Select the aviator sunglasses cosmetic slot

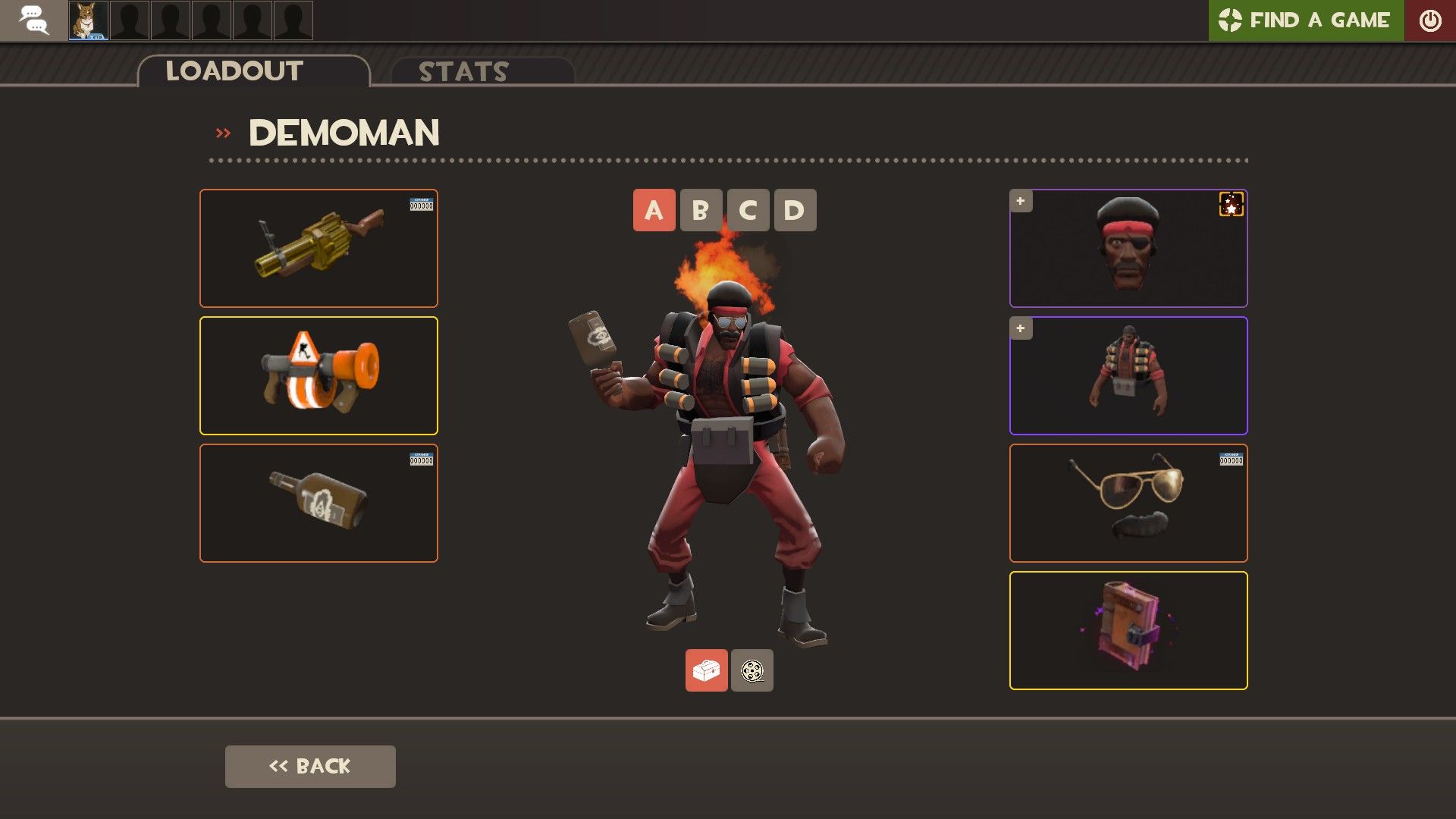click(1128, 503)
